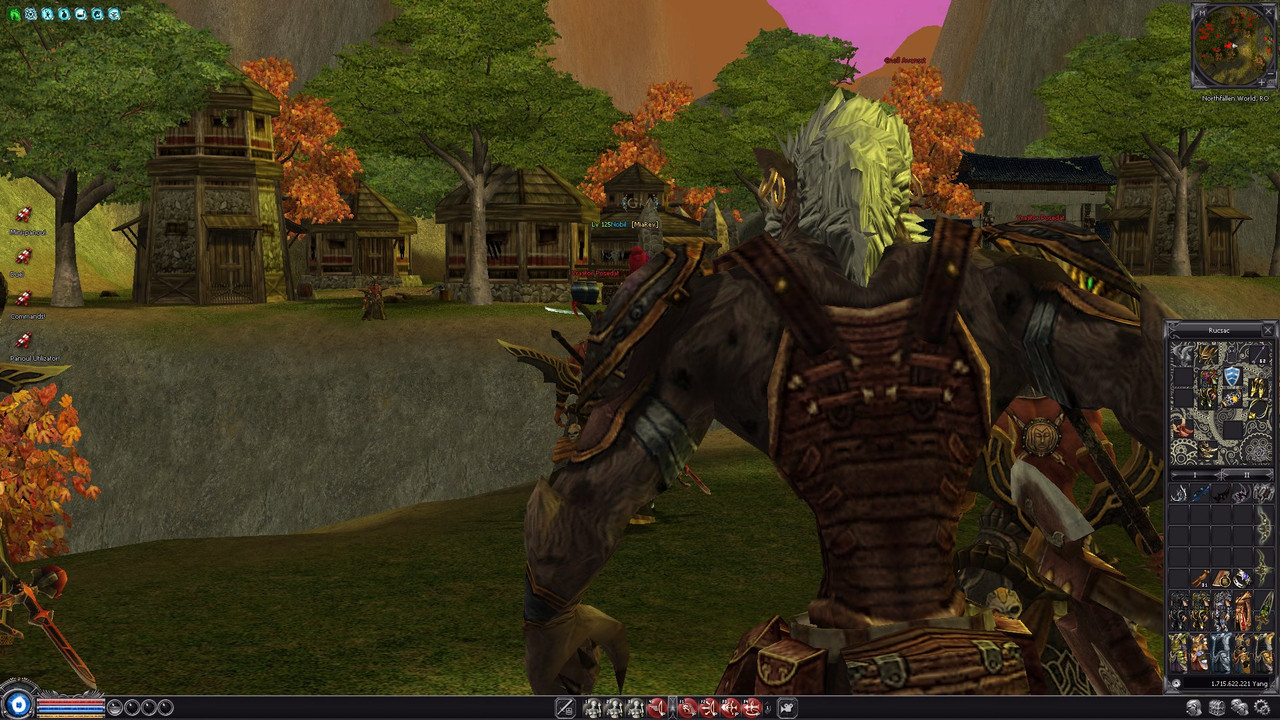Open the gear settings button in bottom bar
The height and width of the screenshot is (720, 1280).
pos(1262,708)
